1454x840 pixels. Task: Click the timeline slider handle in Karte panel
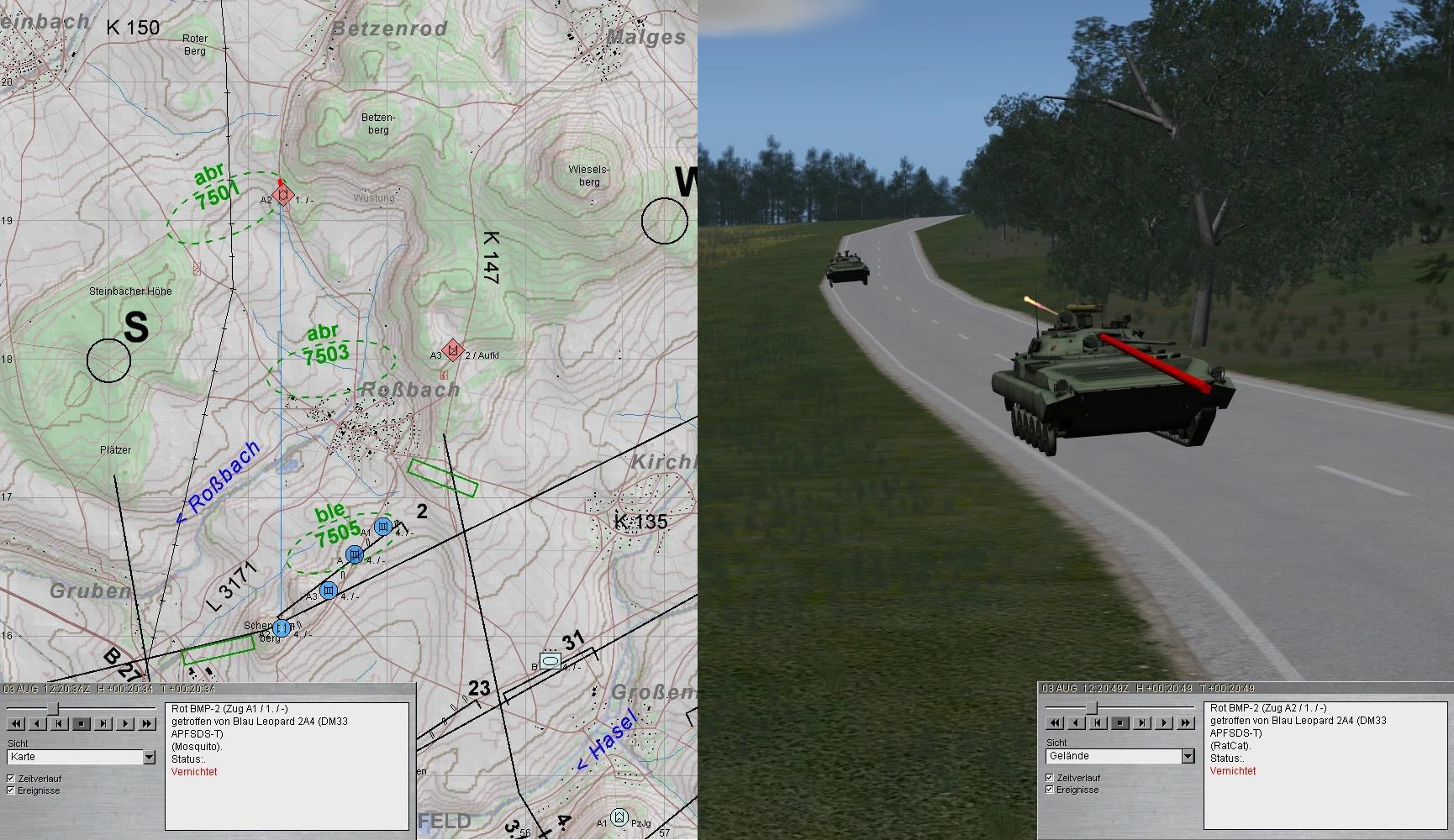(52, 707)
